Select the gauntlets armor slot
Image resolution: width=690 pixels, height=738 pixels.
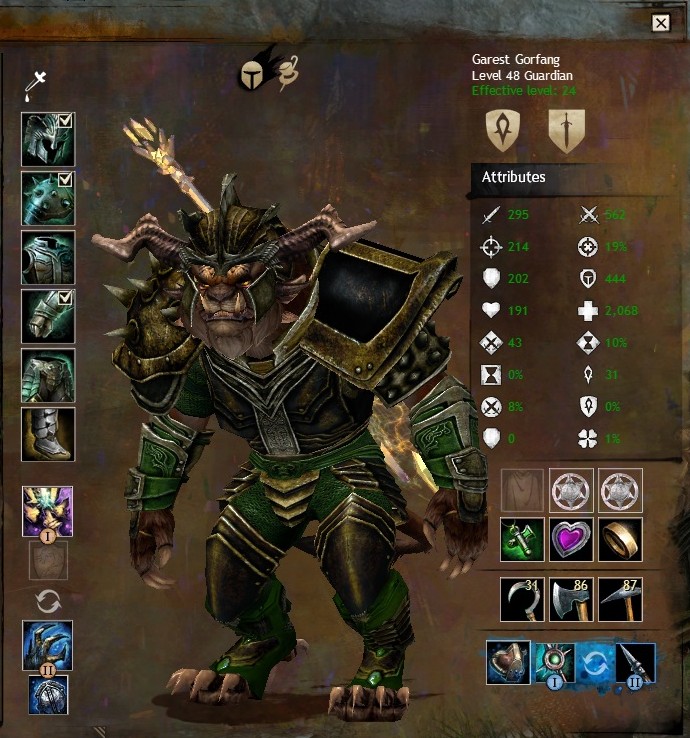pyautogui.click(x=47, y=316)
